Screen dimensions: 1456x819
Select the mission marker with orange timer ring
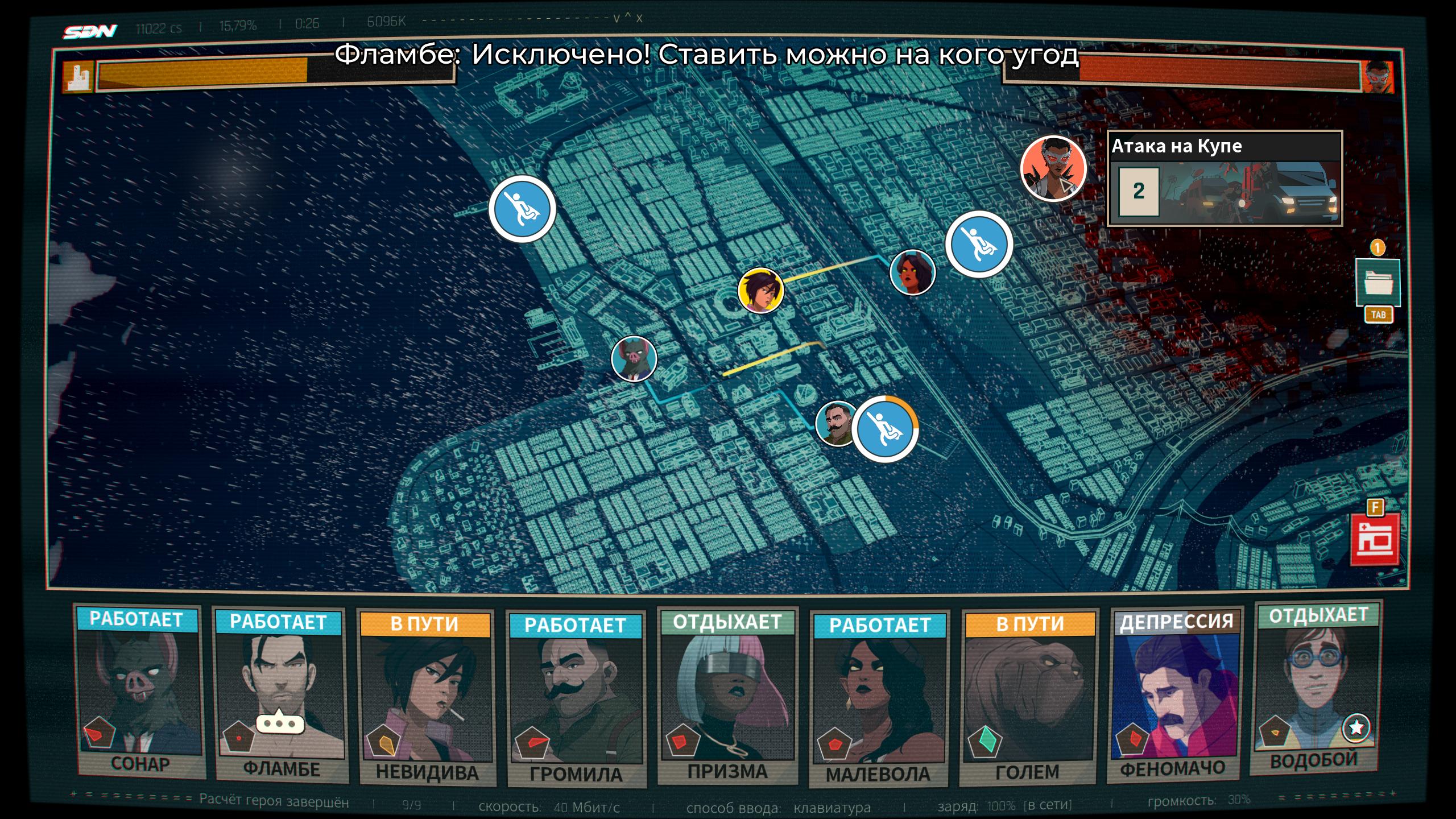(884, 429)
